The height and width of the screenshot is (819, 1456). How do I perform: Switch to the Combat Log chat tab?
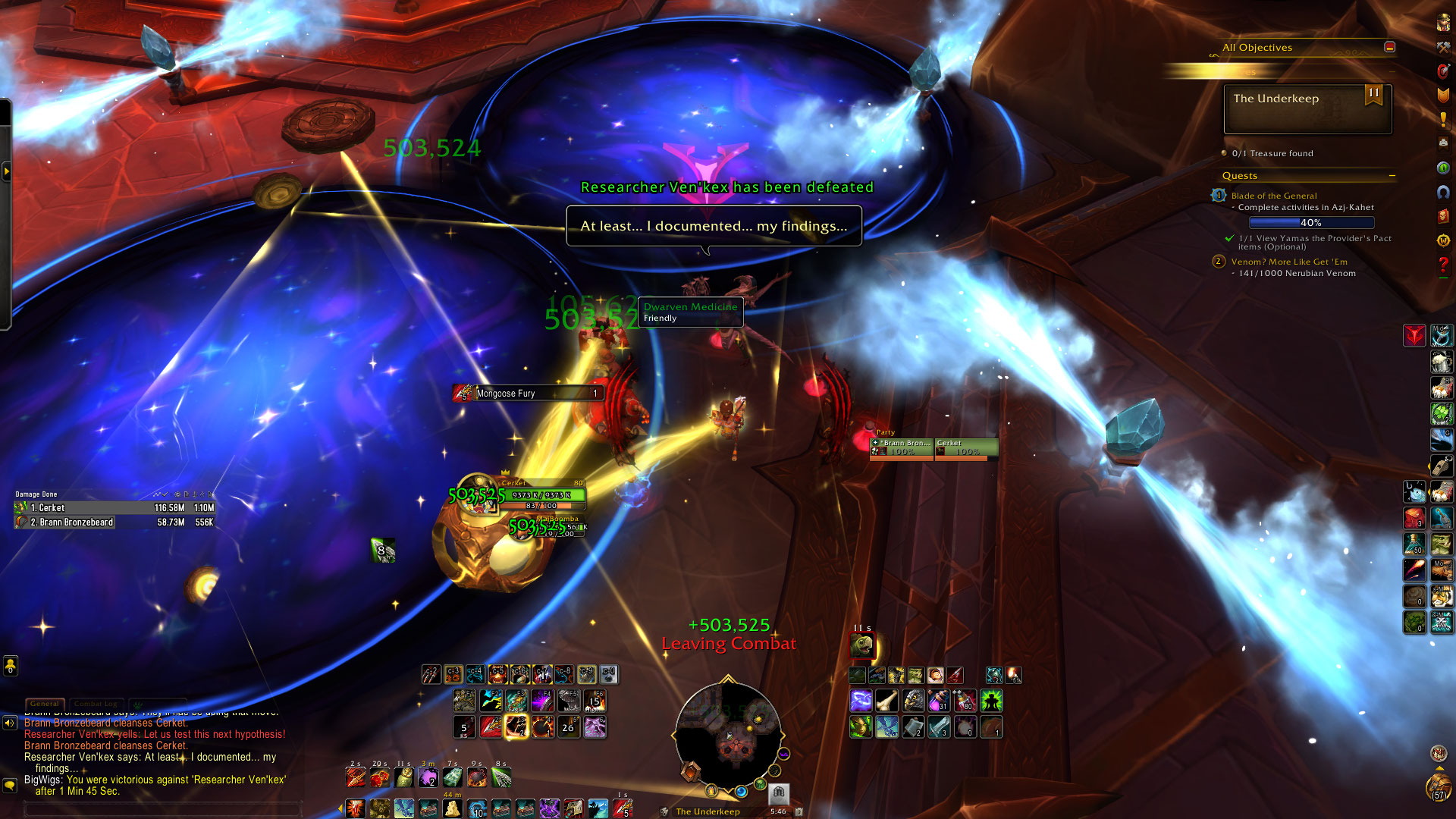pos(96,704)
